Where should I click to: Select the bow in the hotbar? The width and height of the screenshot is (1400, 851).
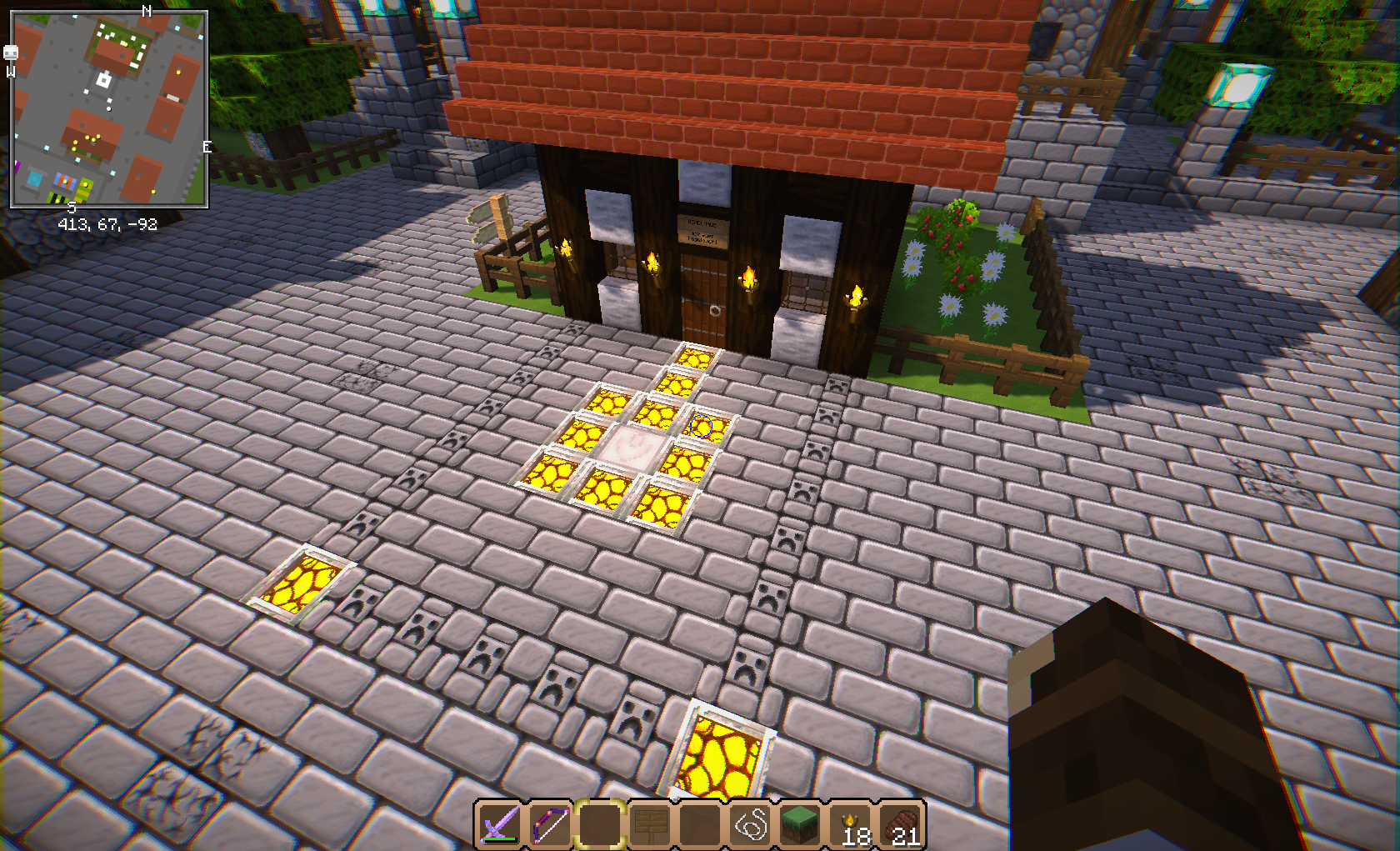[549, 825]
